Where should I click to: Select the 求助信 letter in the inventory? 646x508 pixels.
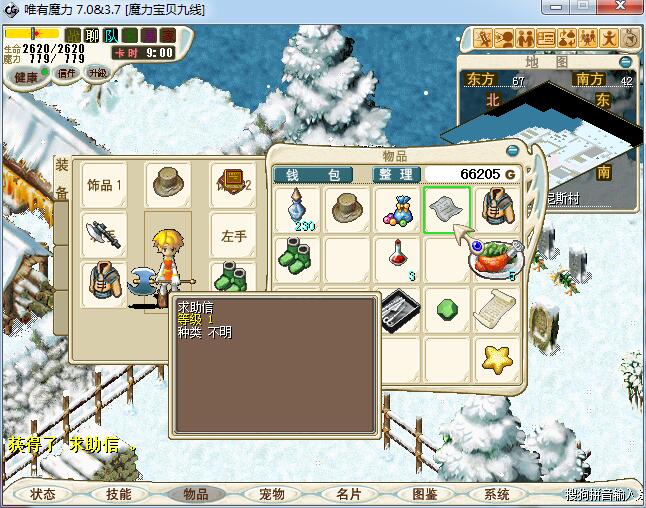[x=447, y=210]
